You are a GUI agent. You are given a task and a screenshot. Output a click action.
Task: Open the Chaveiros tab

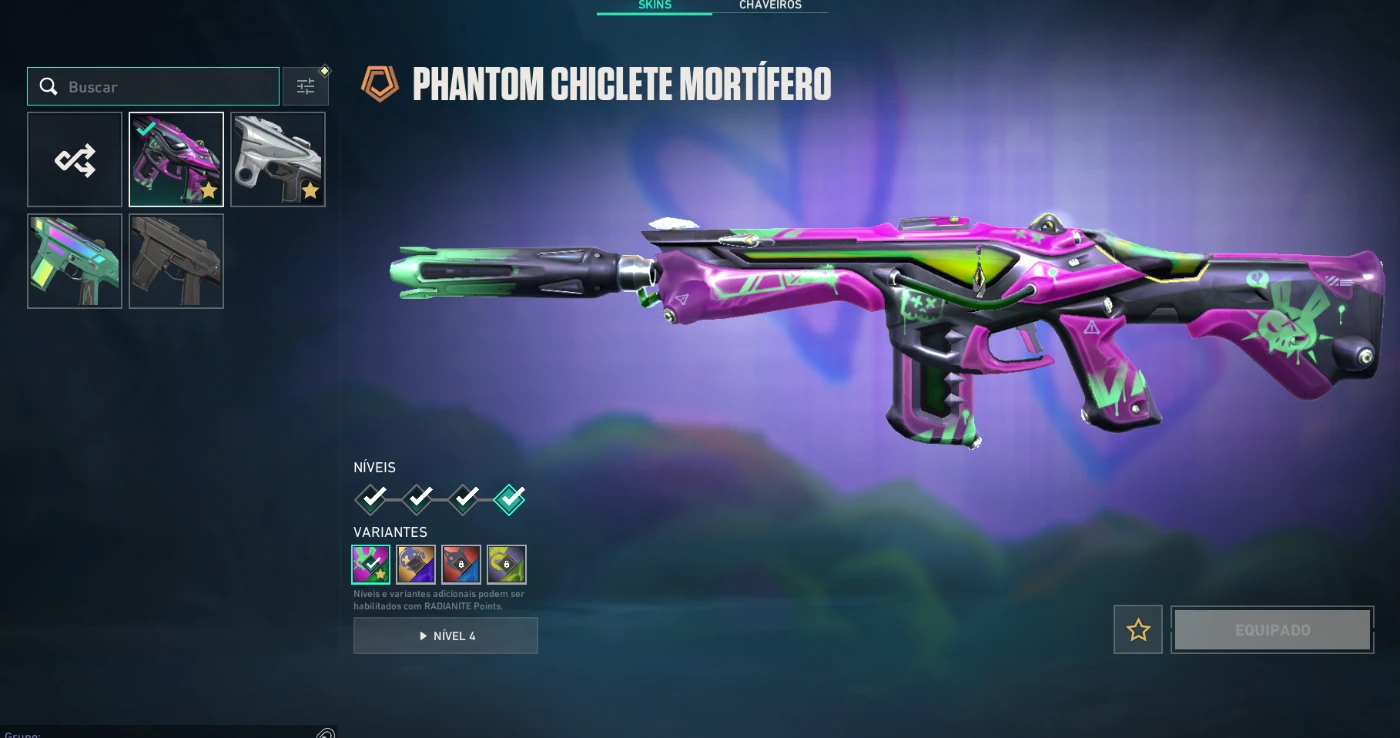(770, 6)
